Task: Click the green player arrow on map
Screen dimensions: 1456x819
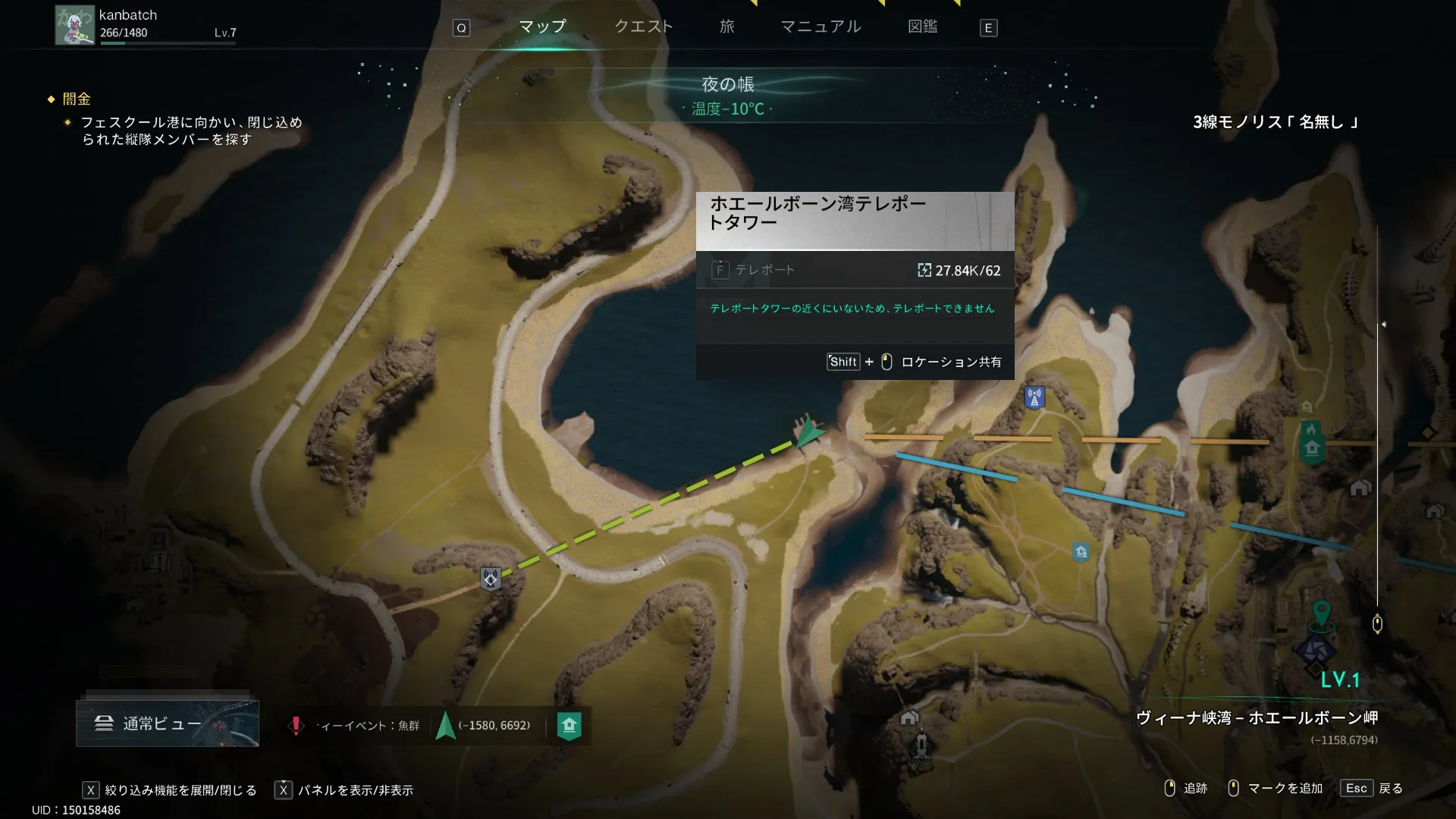Action: (808, 433)
